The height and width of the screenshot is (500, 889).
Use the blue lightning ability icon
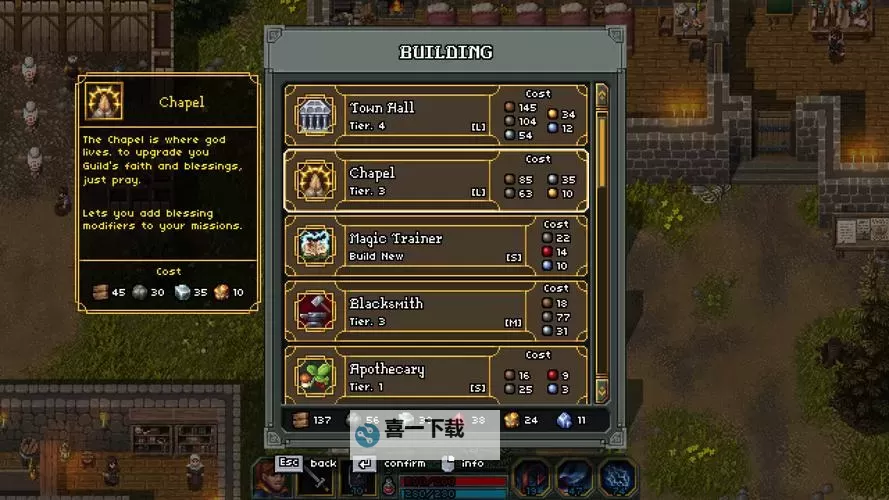(x=617, y=478)
